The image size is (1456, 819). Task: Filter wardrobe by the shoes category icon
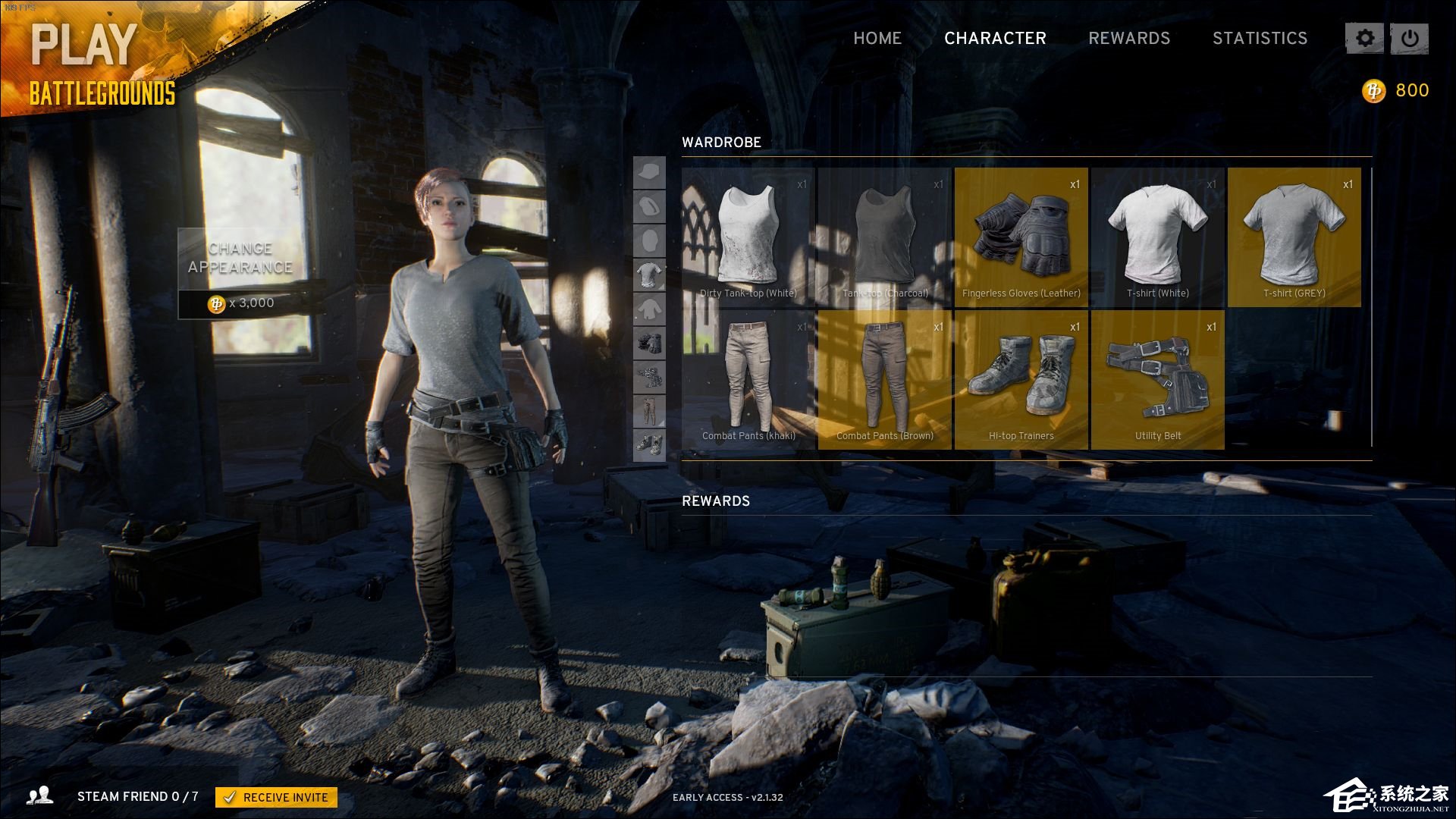coord(649,445)
